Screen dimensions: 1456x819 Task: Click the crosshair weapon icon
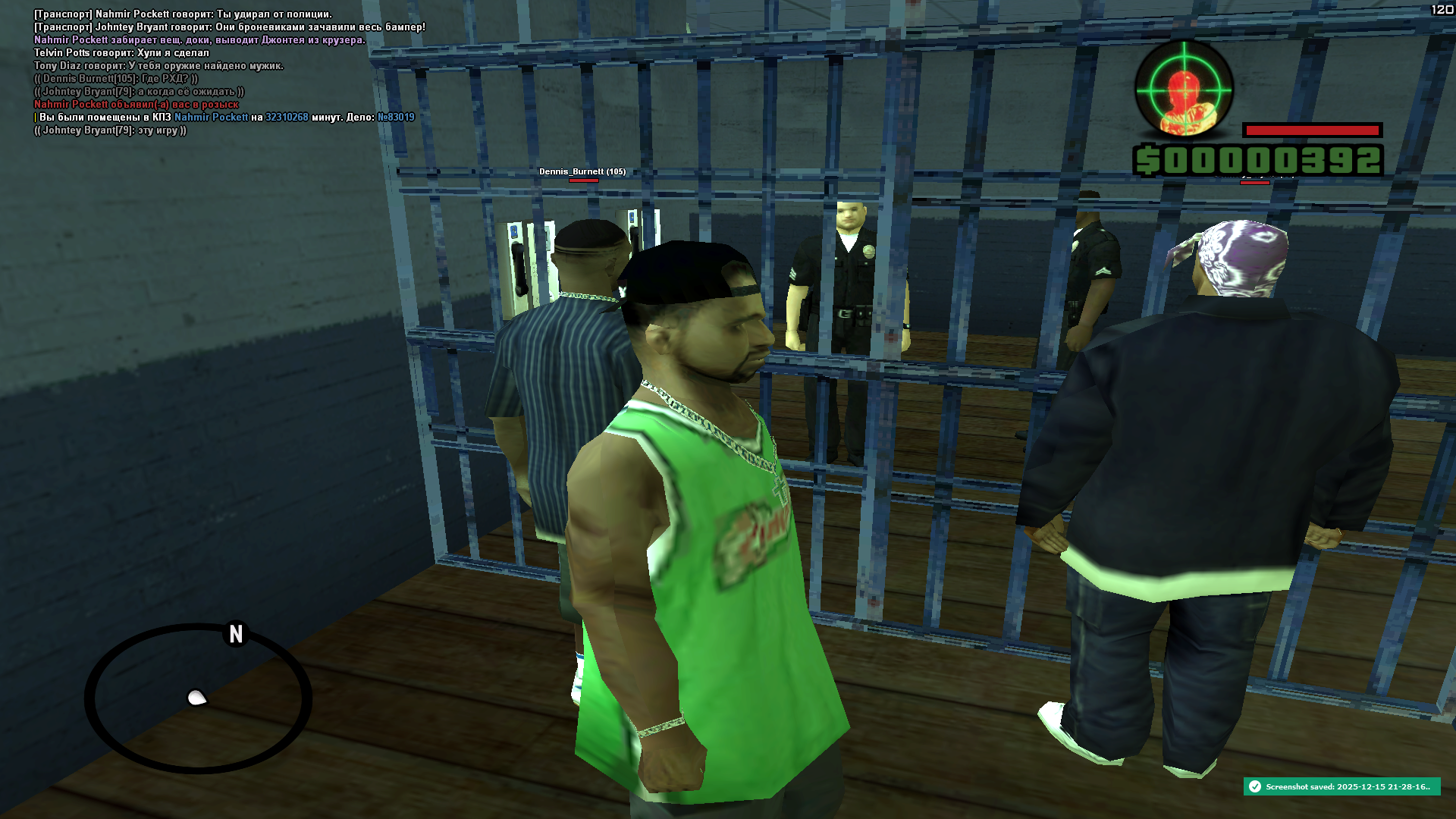click(1184, 89)
